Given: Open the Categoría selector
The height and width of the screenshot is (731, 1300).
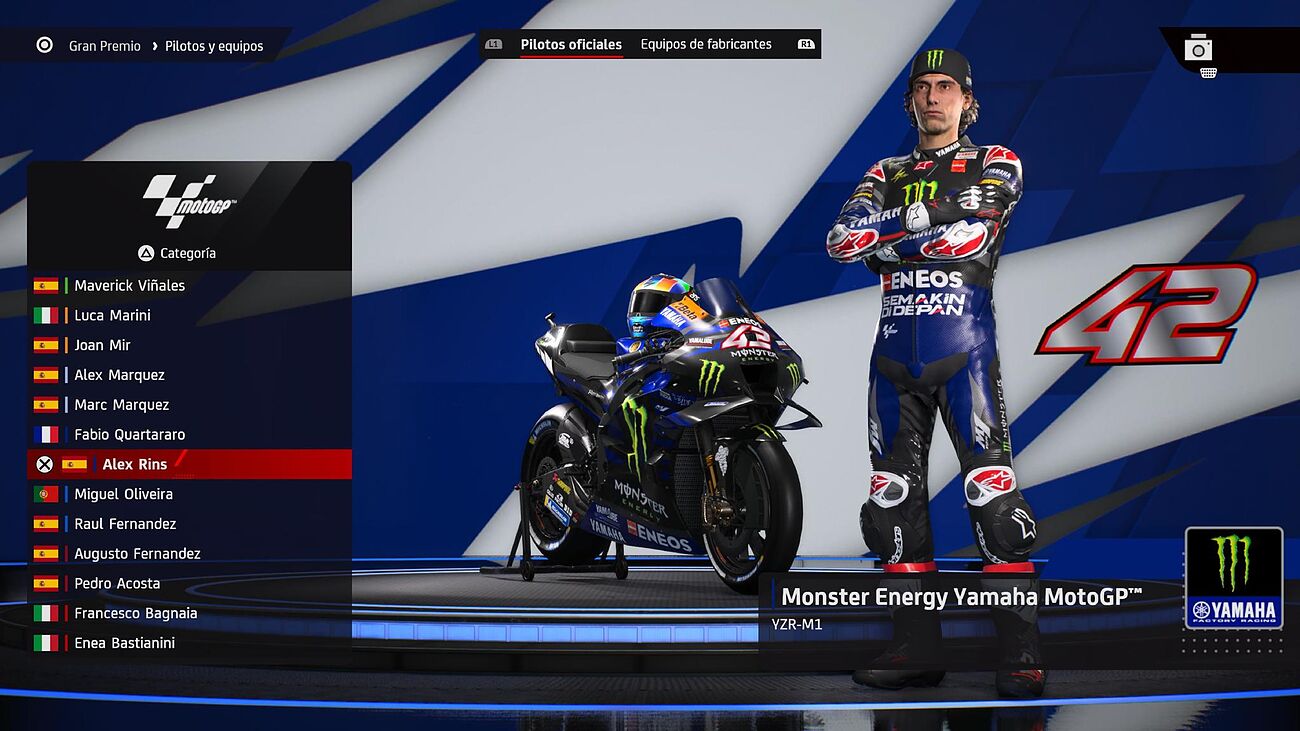Looking at the screenshot, I should click(178, 253).
